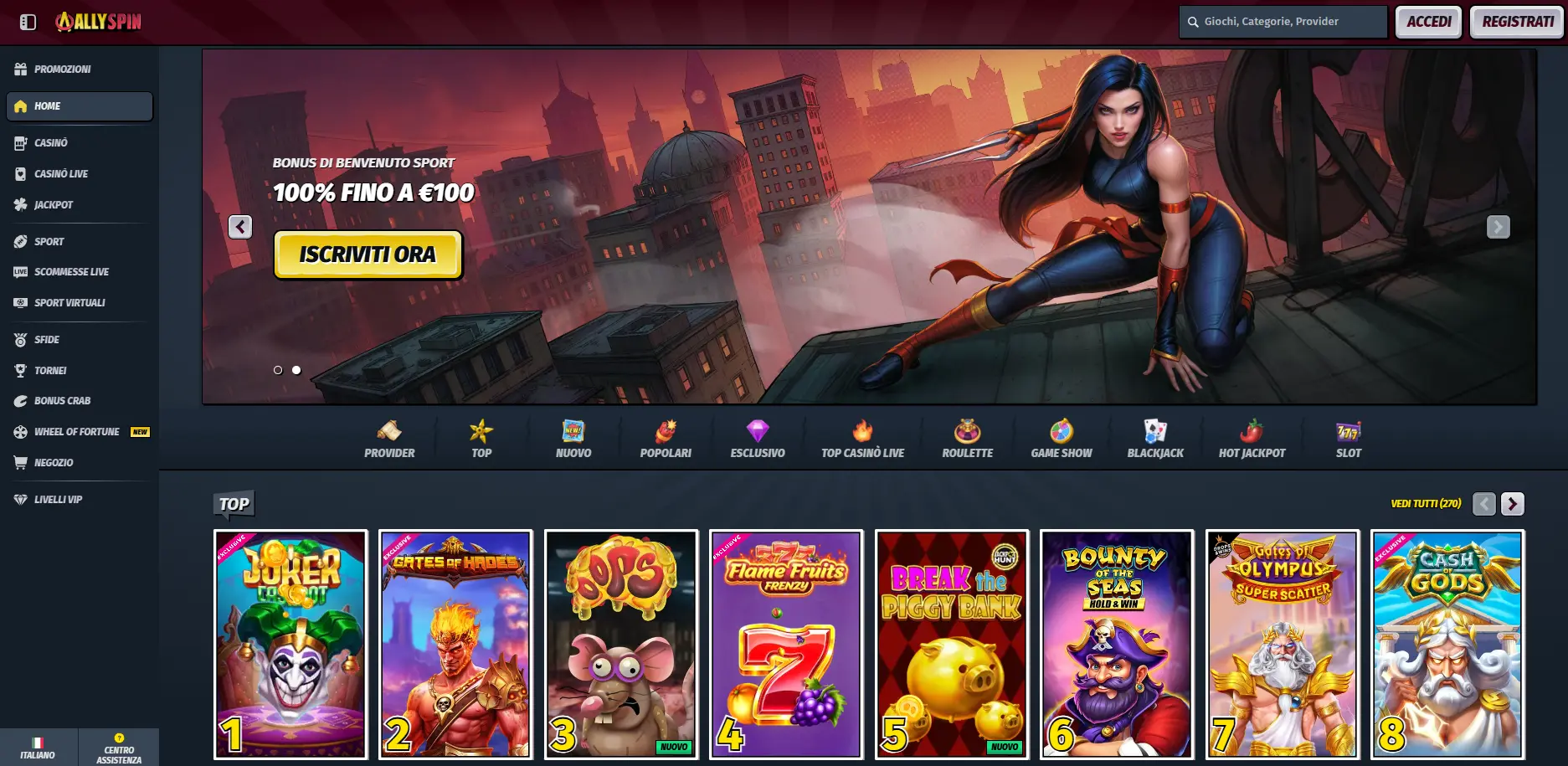Click the hamburger menu at top left
The height and width of the screenshot is (766, 1568).
(28, 22)
